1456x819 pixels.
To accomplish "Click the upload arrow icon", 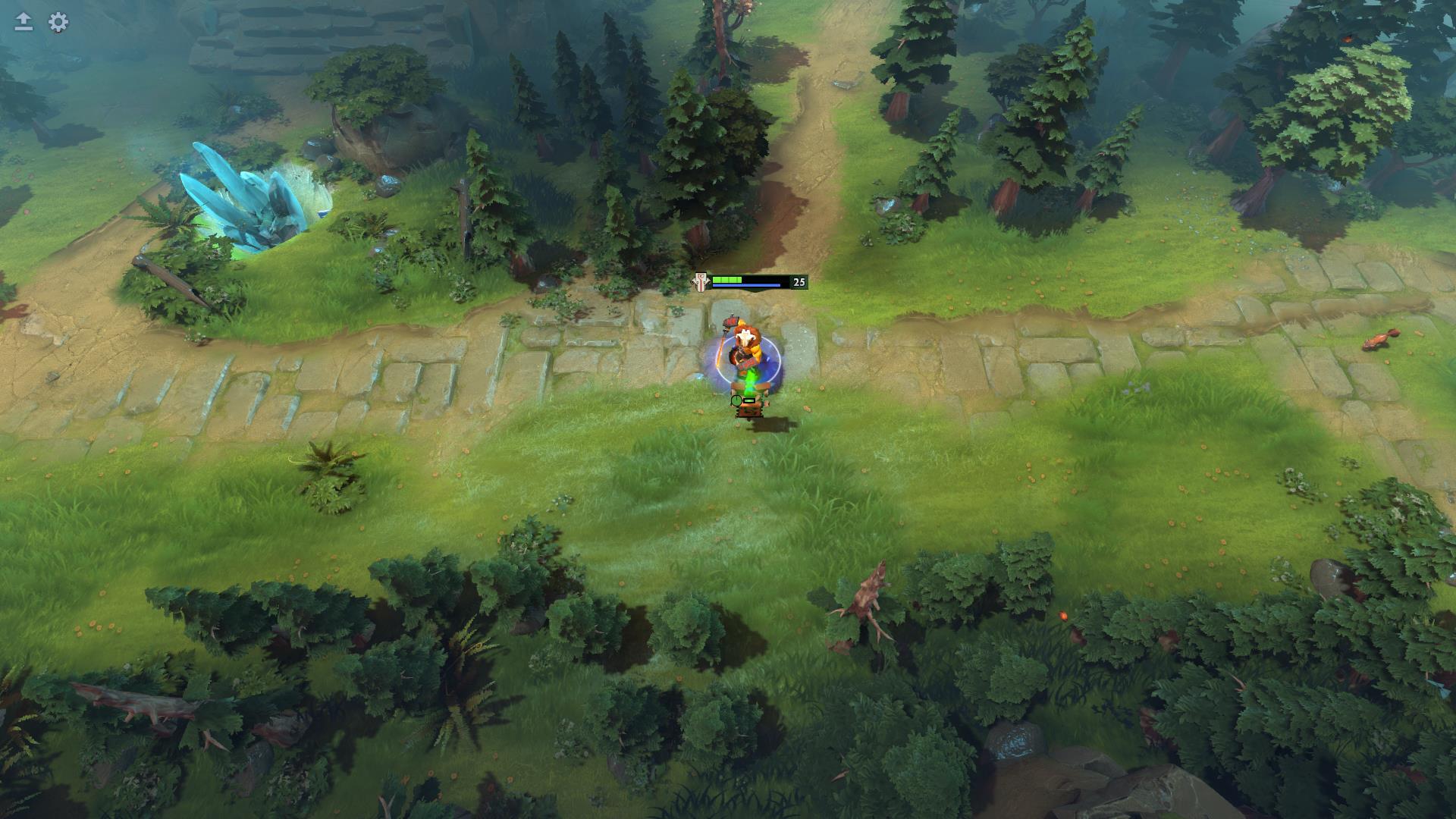I will tap(24, 22).
